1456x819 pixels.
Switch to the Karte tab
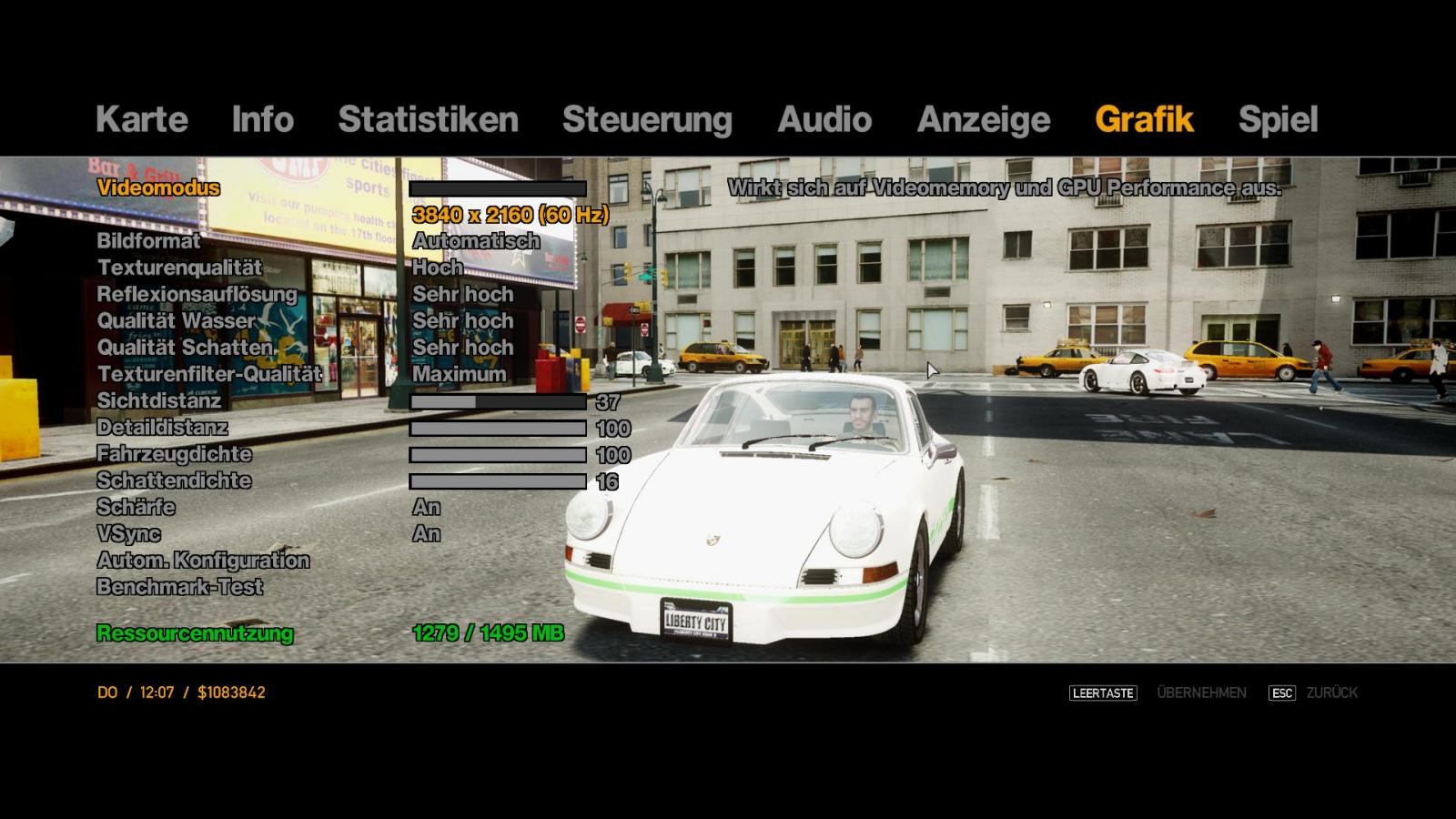point(141,119)
